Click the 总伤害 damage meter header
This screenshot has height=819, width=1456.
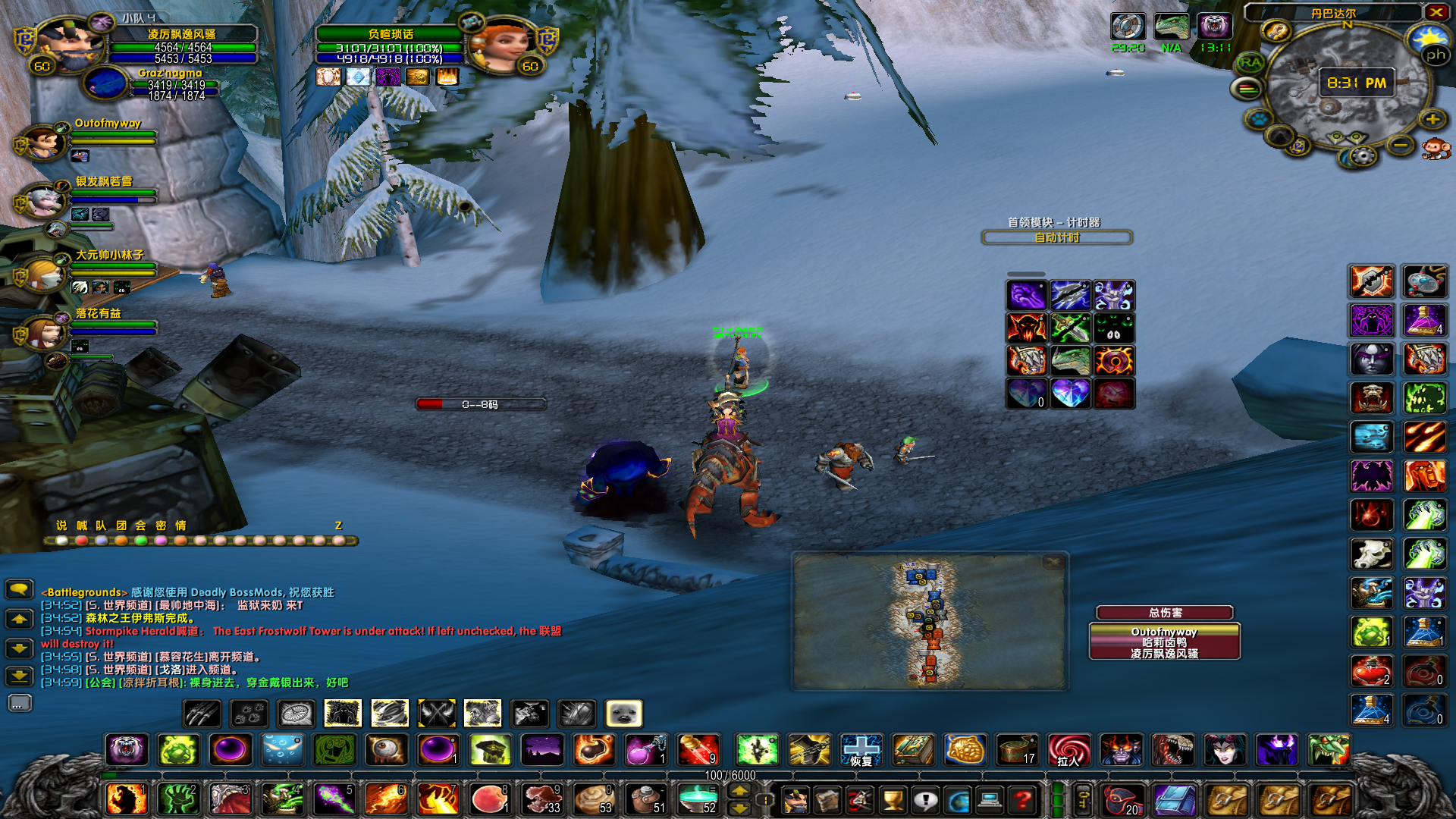(x=1164, y=613)
